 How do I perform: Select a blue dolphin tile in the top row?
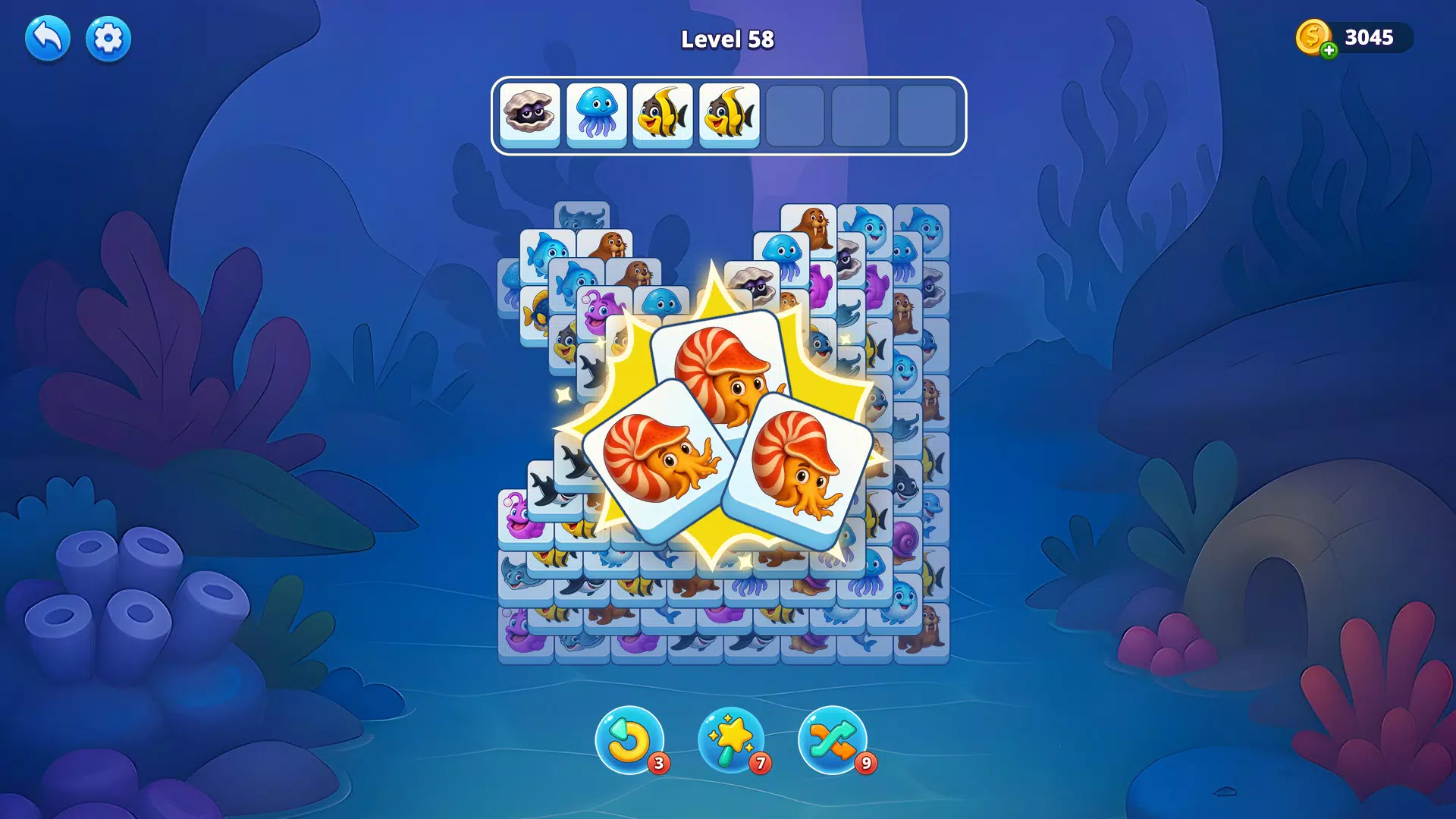pos(869,225)
